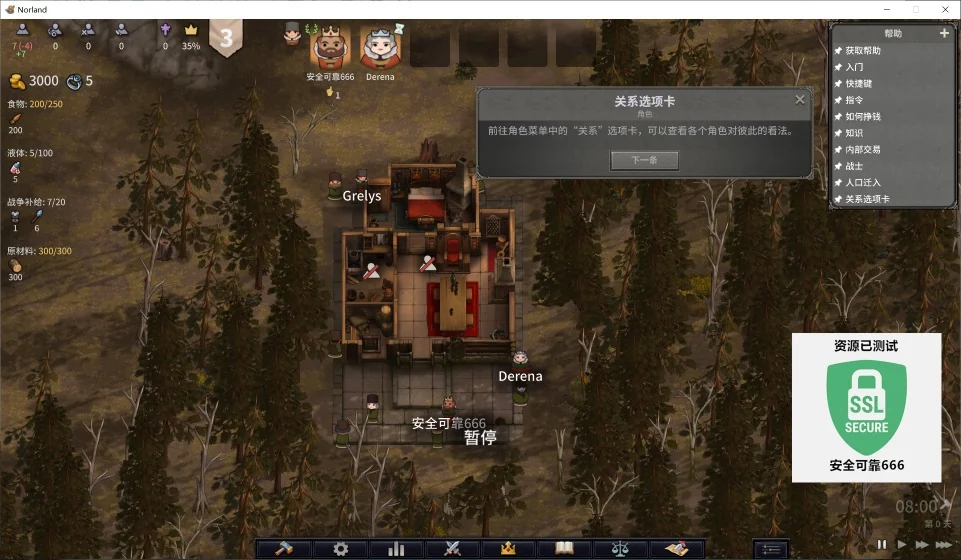The image size is (961, 560).
Task: Open the scales law menu
Action: tap(620, 549)
